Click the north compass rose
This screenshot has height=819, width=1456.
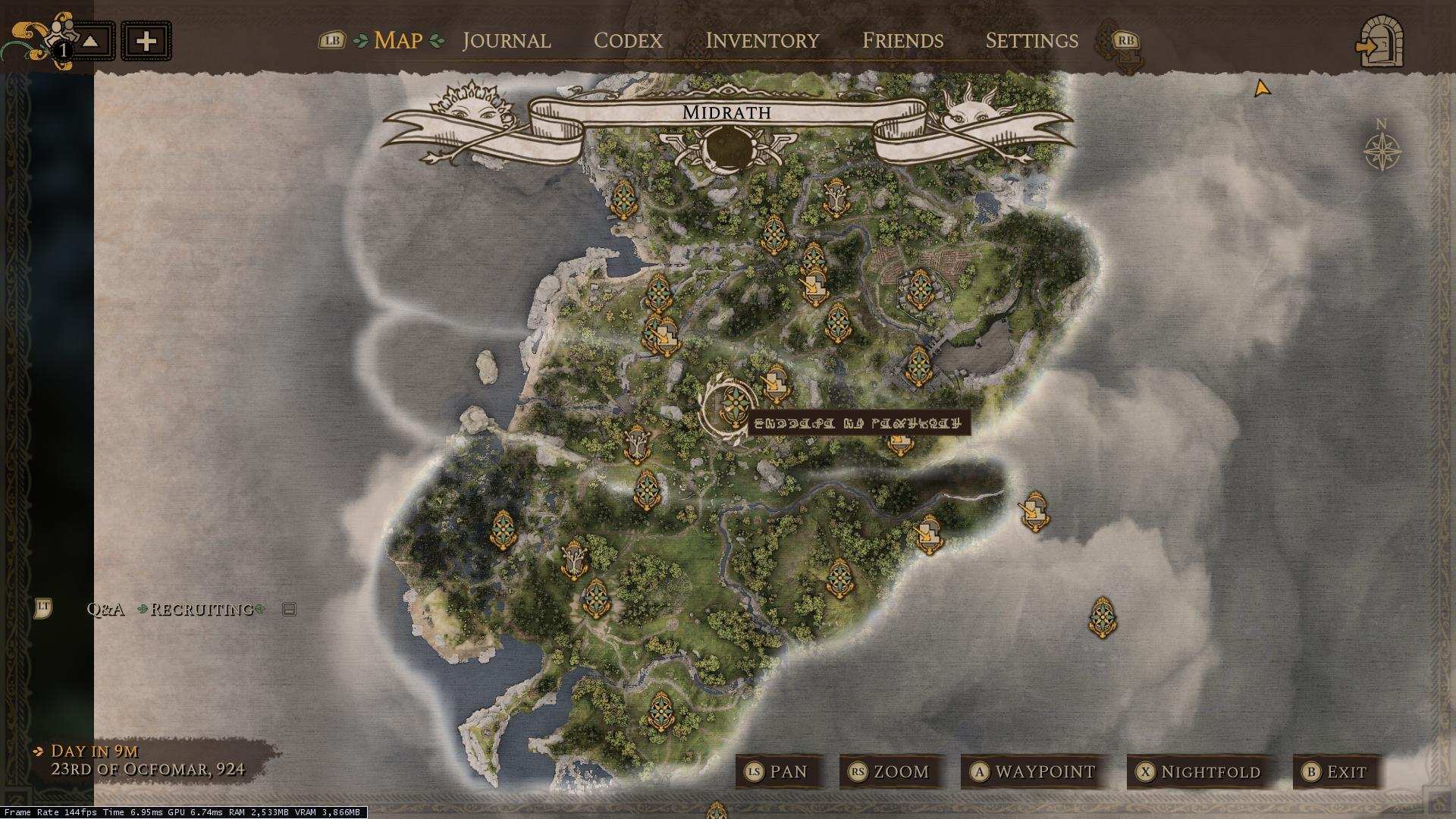pos(1382,150)
